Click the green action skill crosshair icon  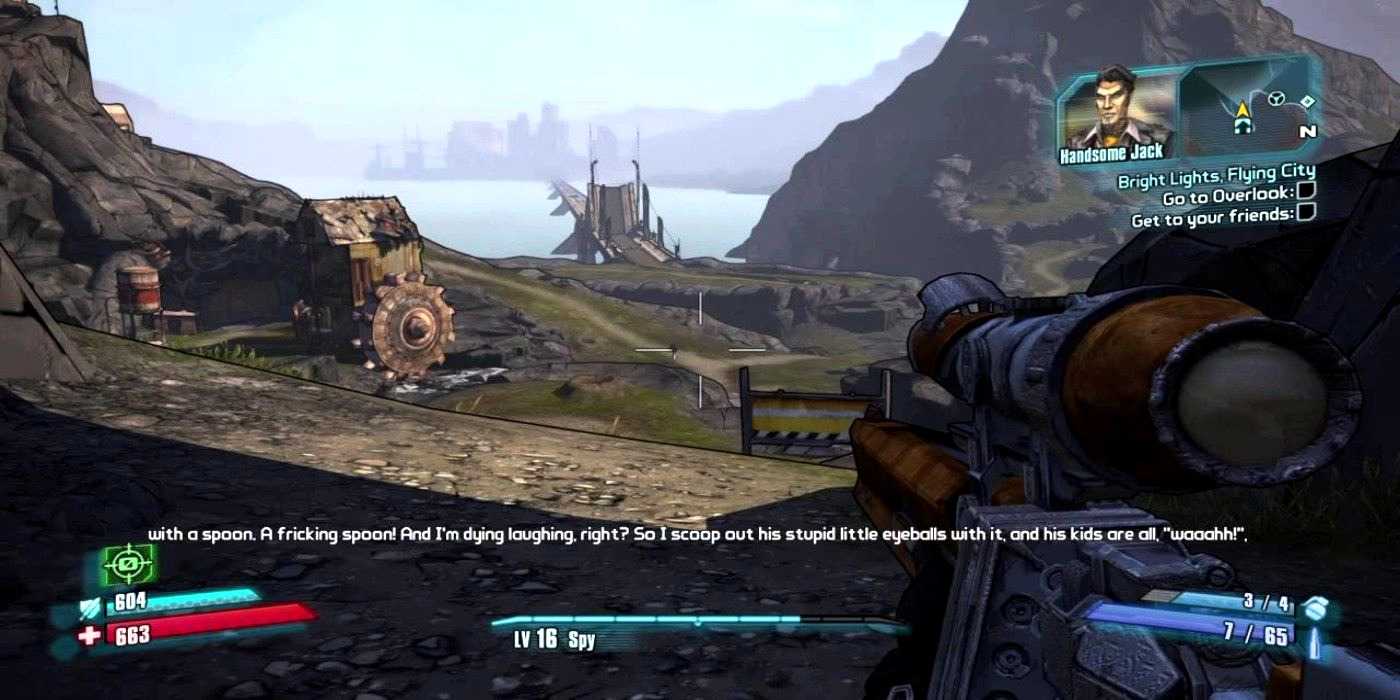tap(128, 566)
